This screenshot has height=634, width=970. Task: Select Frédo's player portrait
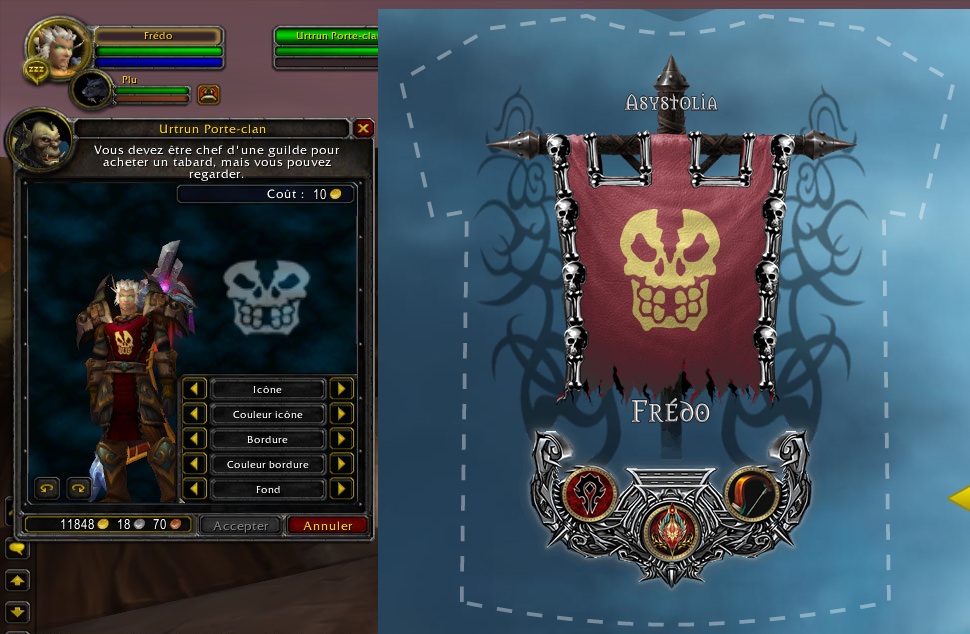59,45
